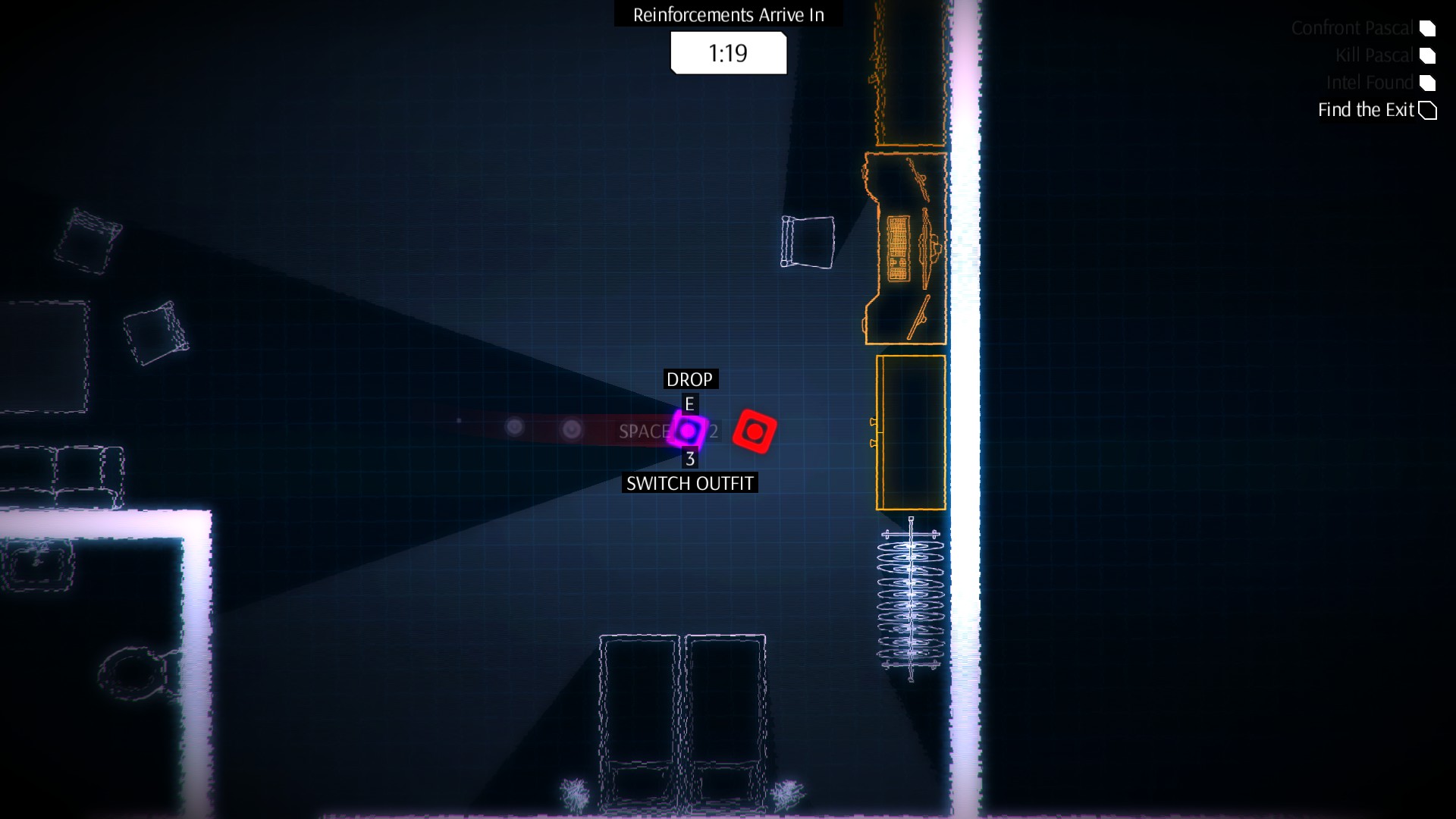Click the completed Kill Pascal checkmark icon

click(x=1429, y=56)
